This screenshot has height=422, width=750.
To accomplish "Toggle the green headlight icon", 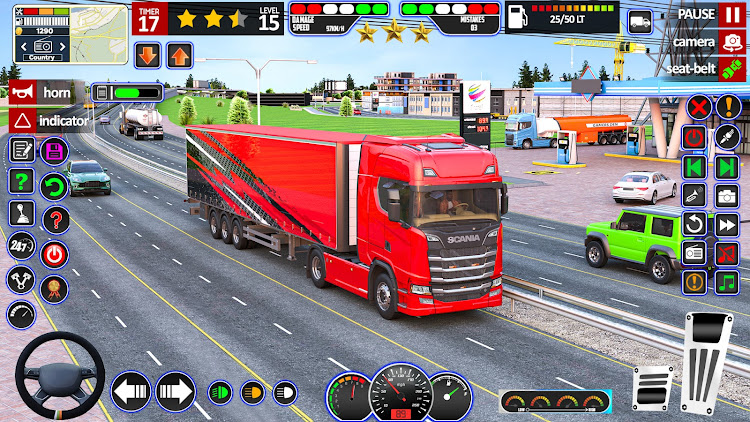I will click(220, 392).
